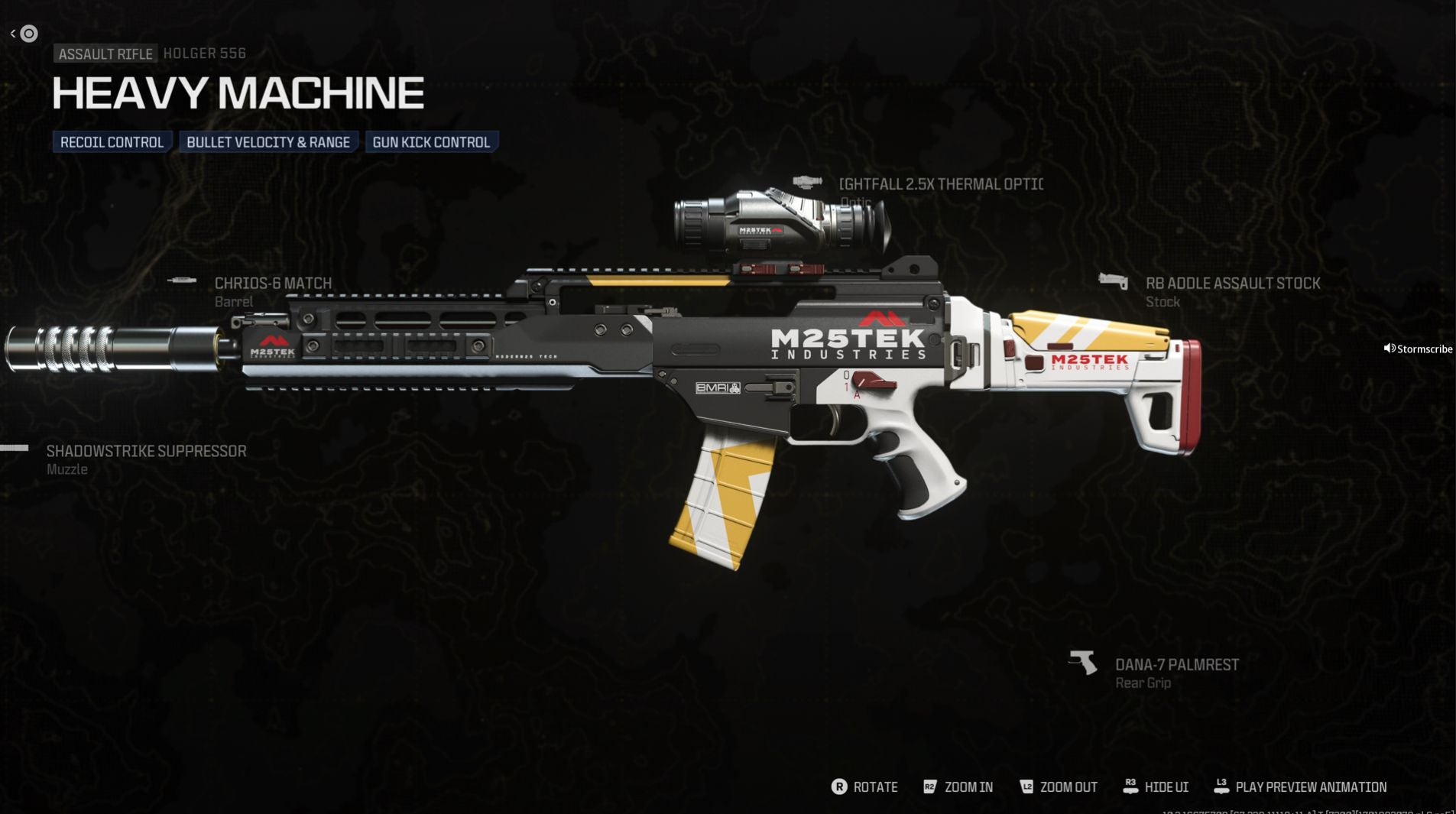
Task: Open the circular target icon near back arrow
Action: [x=31, y=33]
